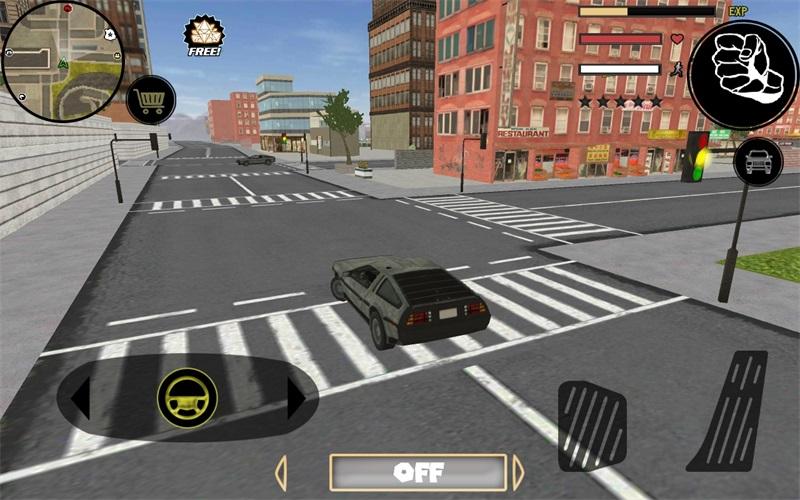Image resolution: width=800 pixels, height=500 pixels.
Task: Hit the brake pedal
Action: point(591,424)
